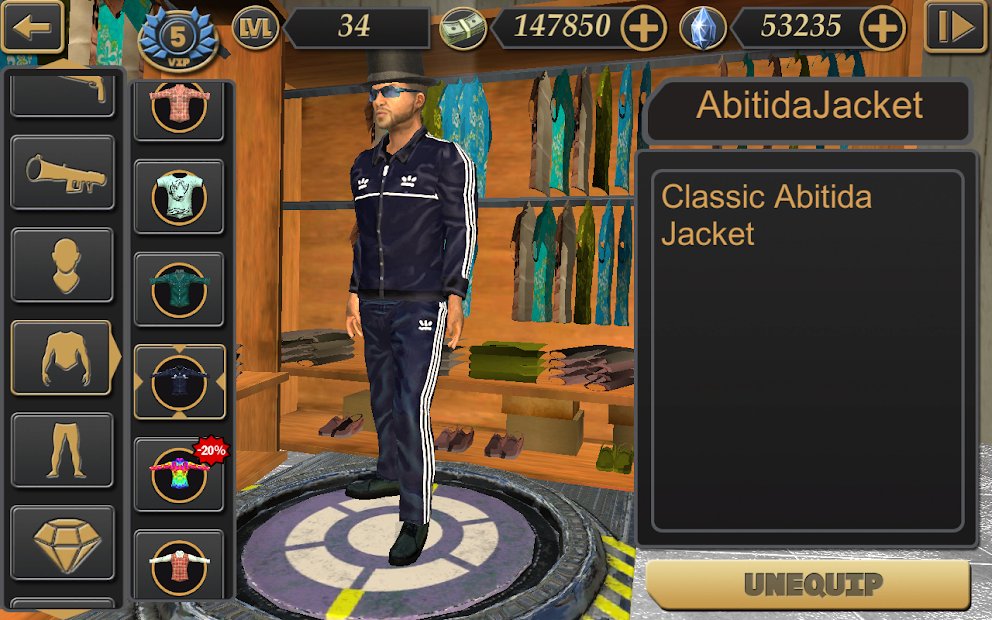The height and width of the screenshot is (620, 992).
Task: Pick the discounted rainbow tie-dye shirt
Action: pos(179,474)
